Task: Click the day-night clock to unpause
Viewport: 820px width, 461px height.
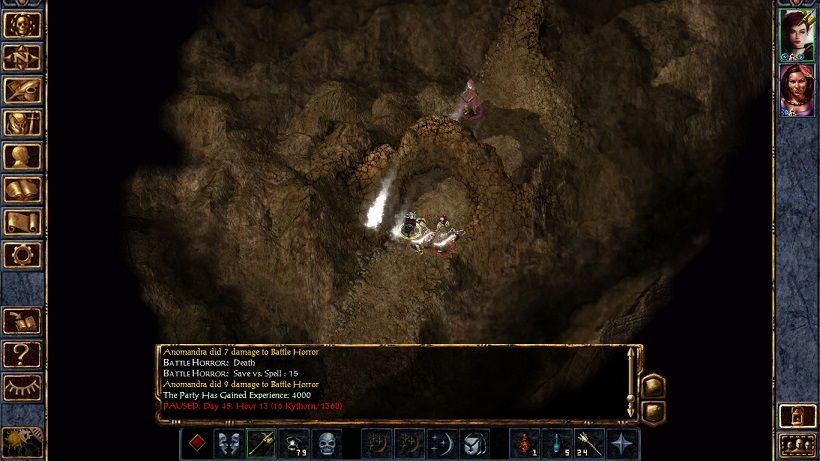Action: click(x=20, y=441)
